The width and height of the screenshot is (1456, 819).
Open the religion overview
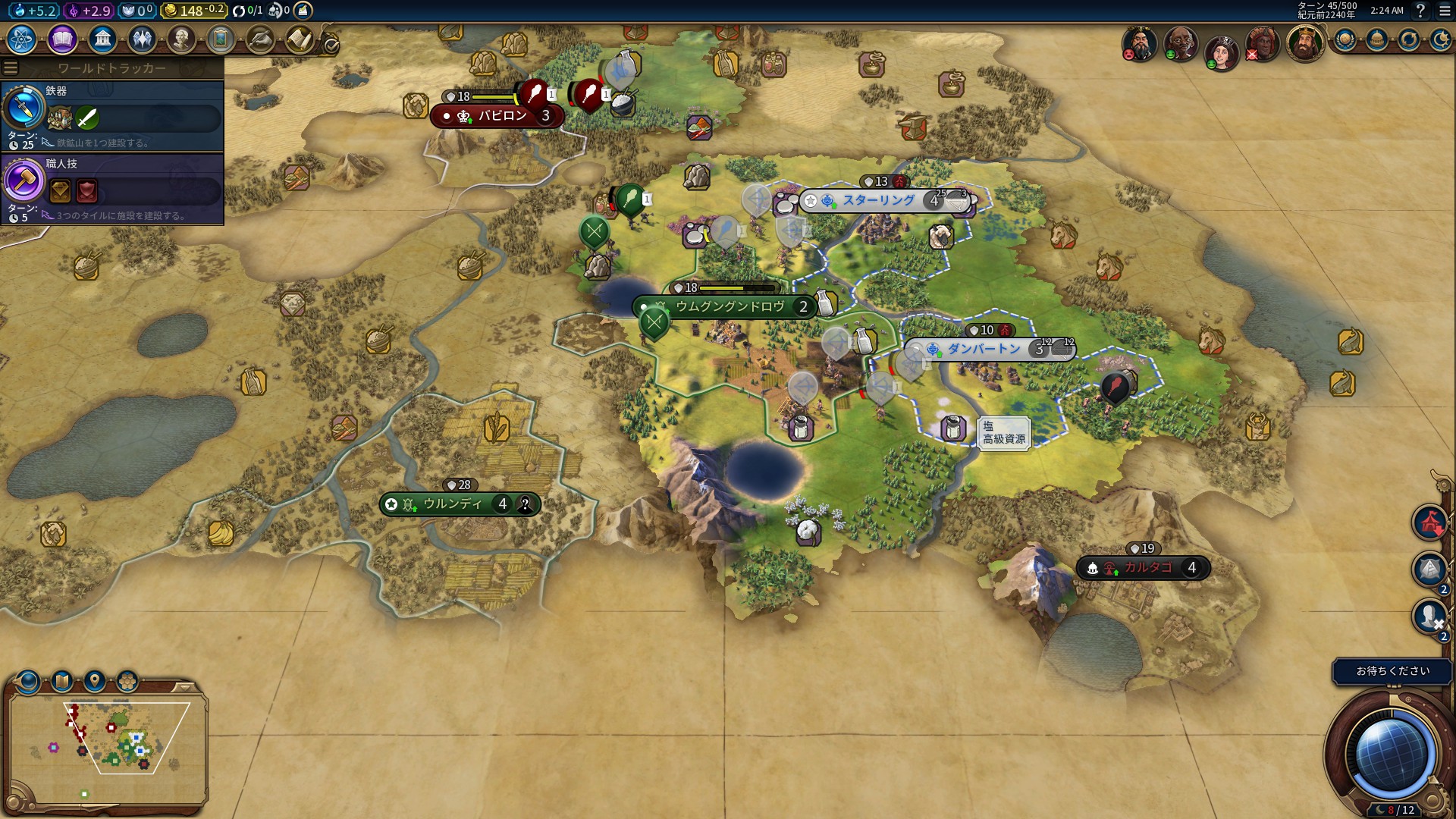coord(144,38)
